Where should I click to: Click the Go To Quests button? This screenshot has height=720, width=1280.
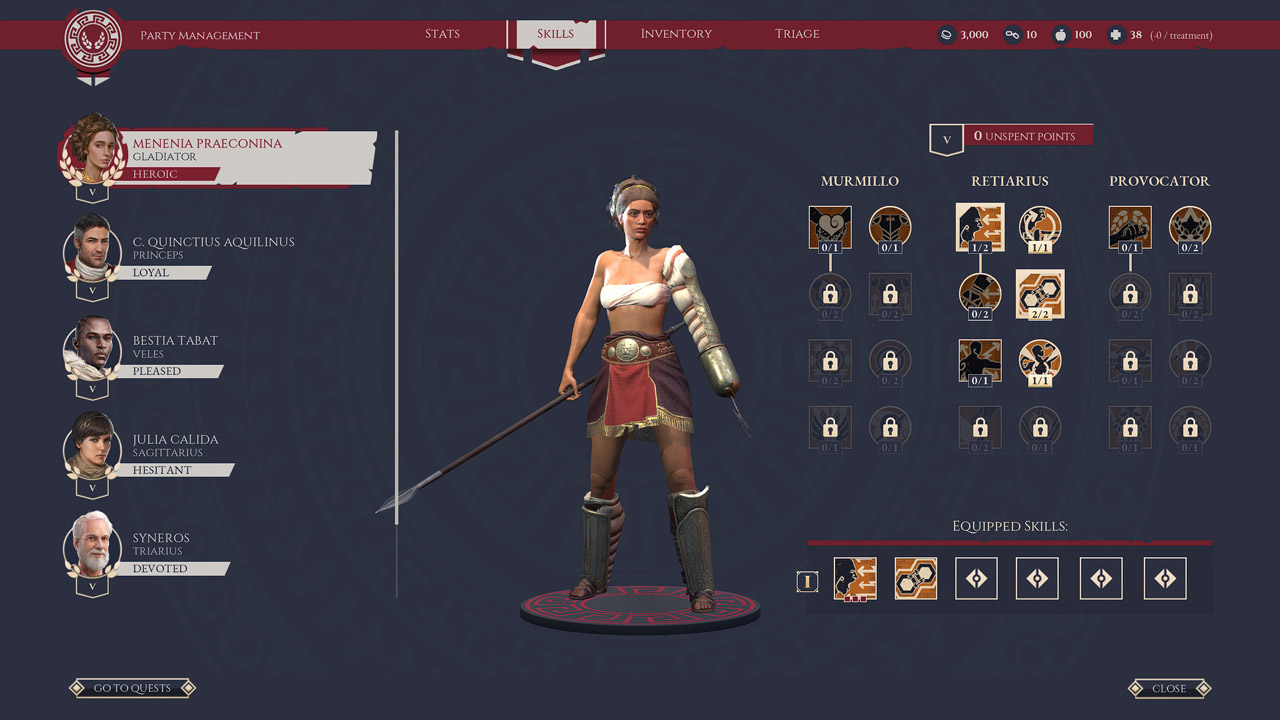[131, 688]
